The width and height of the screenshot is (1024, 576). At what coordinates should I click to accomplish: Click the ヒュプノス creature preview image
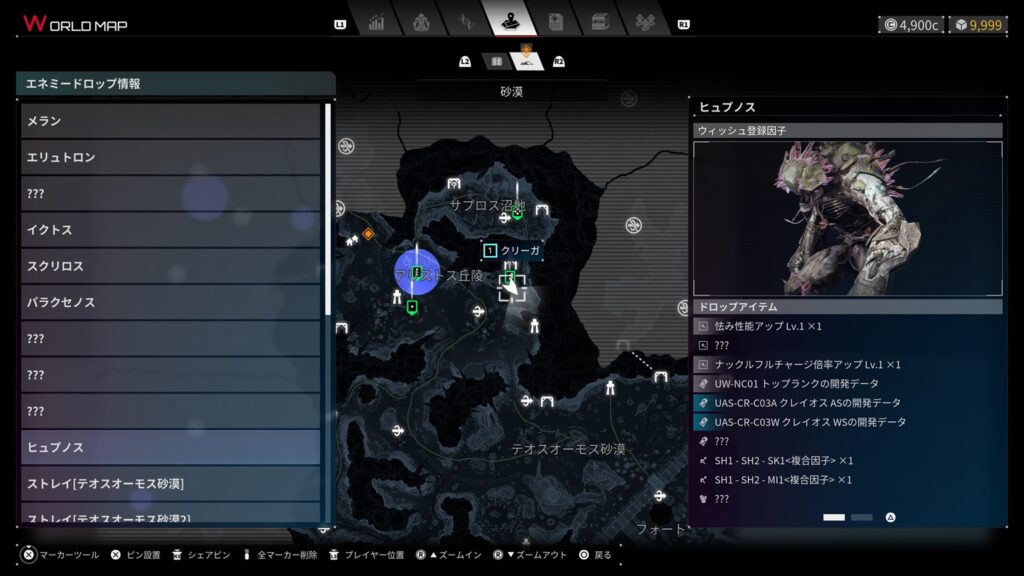(847, 219)
